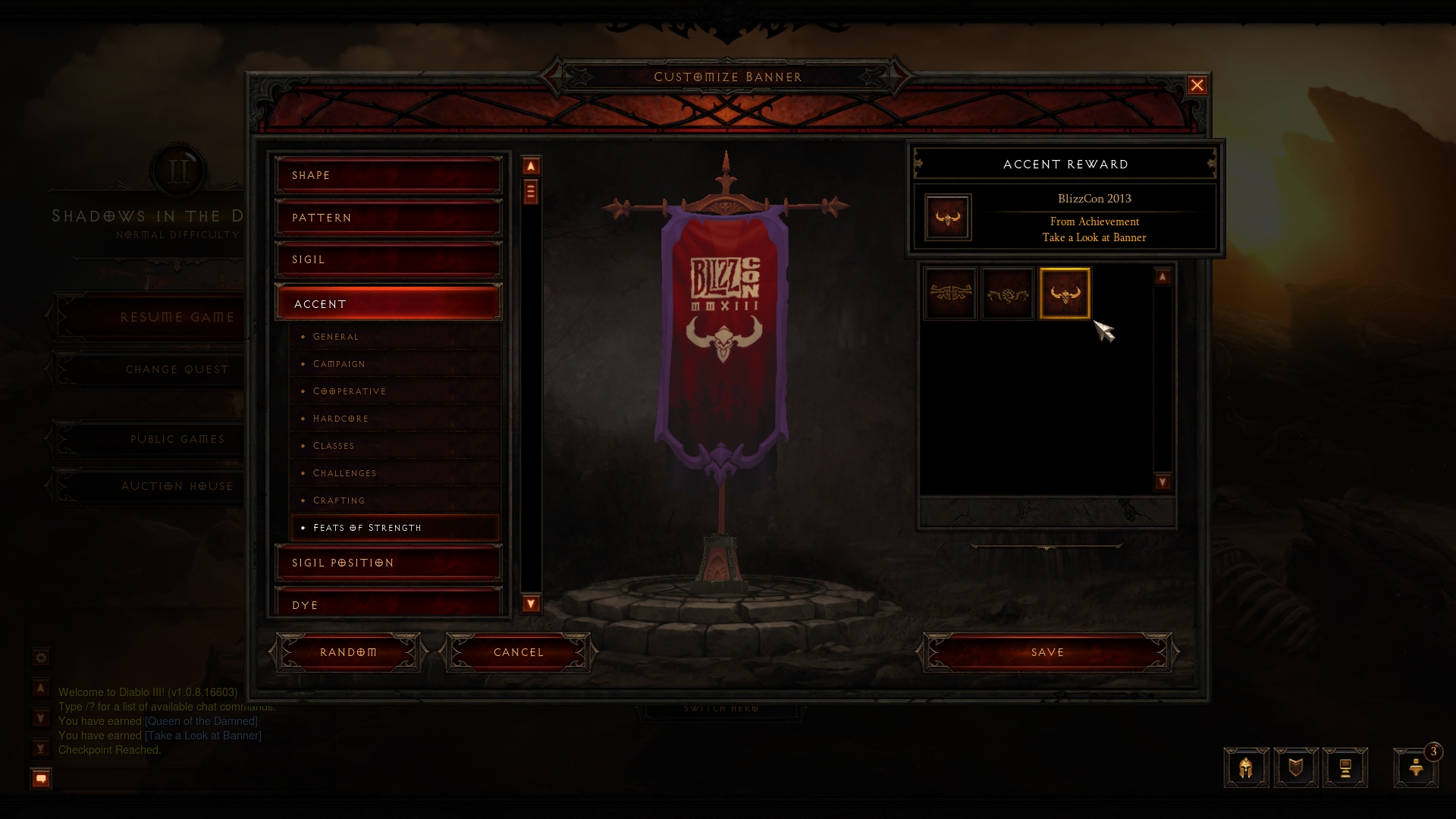Randomize the banner design
Viewport: 1456px width, 819px height.
pos(348,652)
